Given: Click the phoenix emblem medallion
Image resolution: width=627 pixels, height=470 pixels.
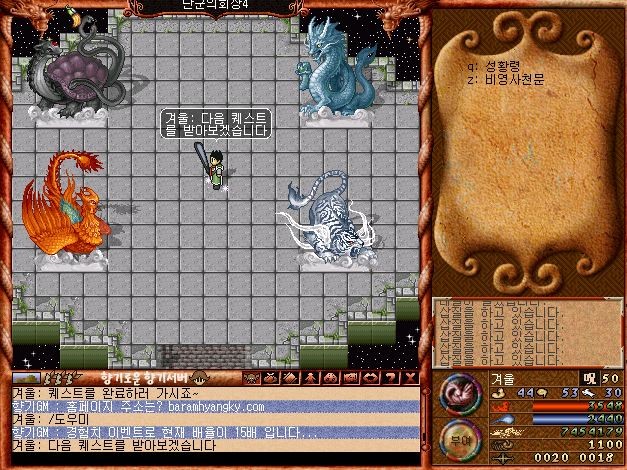Looking at the screenshot, I should pyautogui.click(x=458, y=393).
